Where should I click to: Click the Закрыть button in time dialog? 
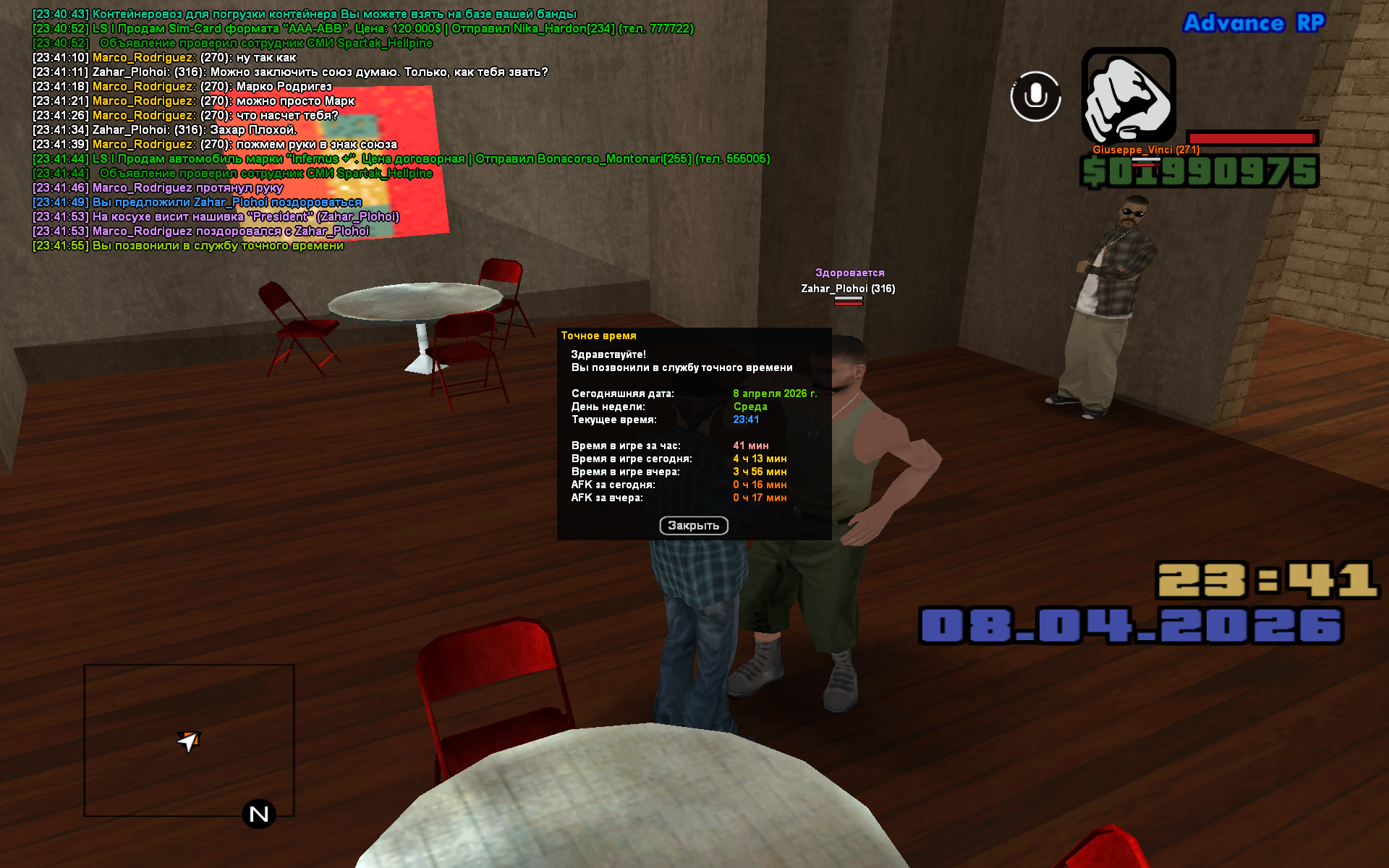coord(694,526)
